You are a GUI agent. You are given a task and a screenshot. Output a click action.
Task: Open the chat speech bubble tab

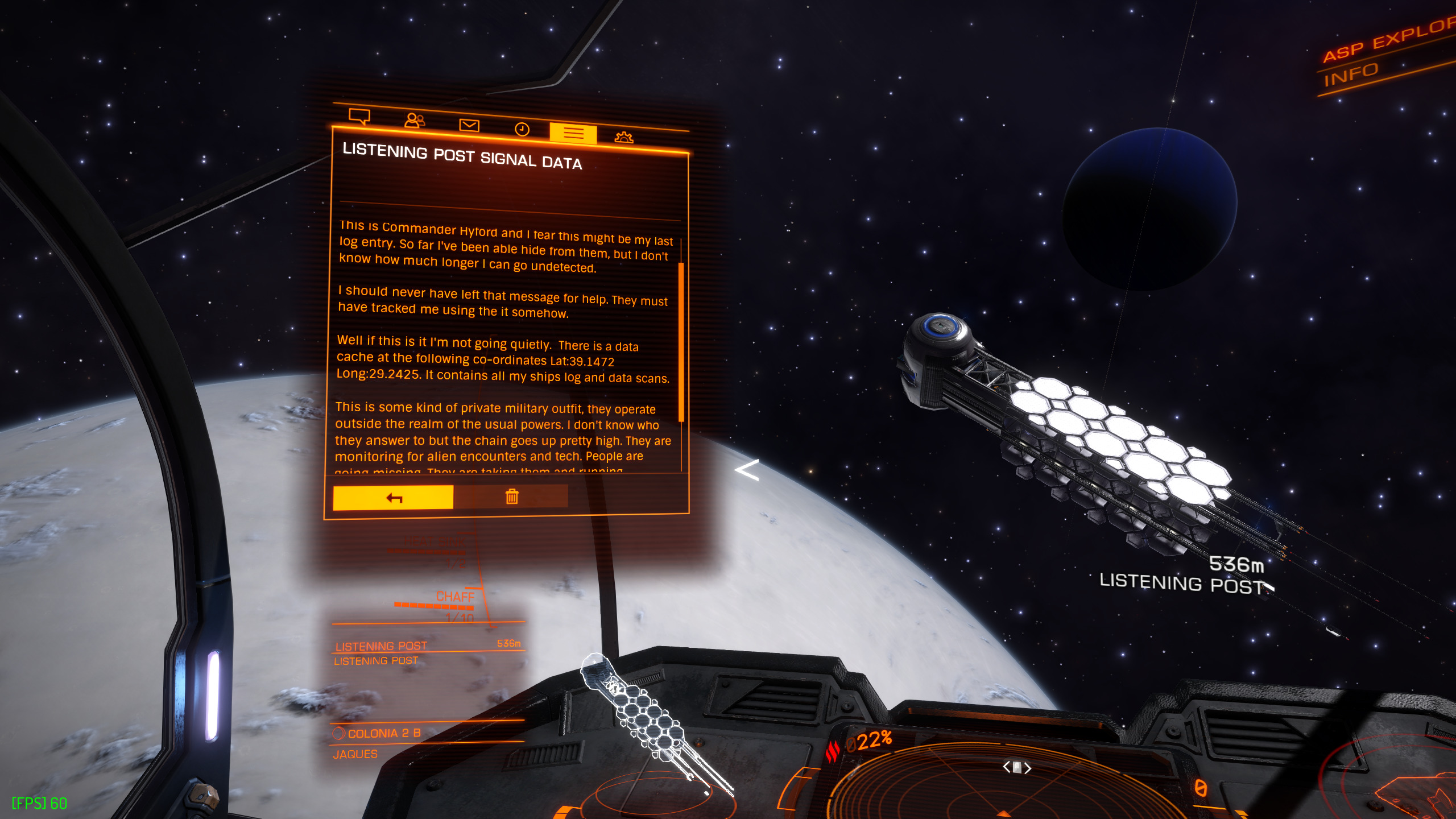click(359, 117)
